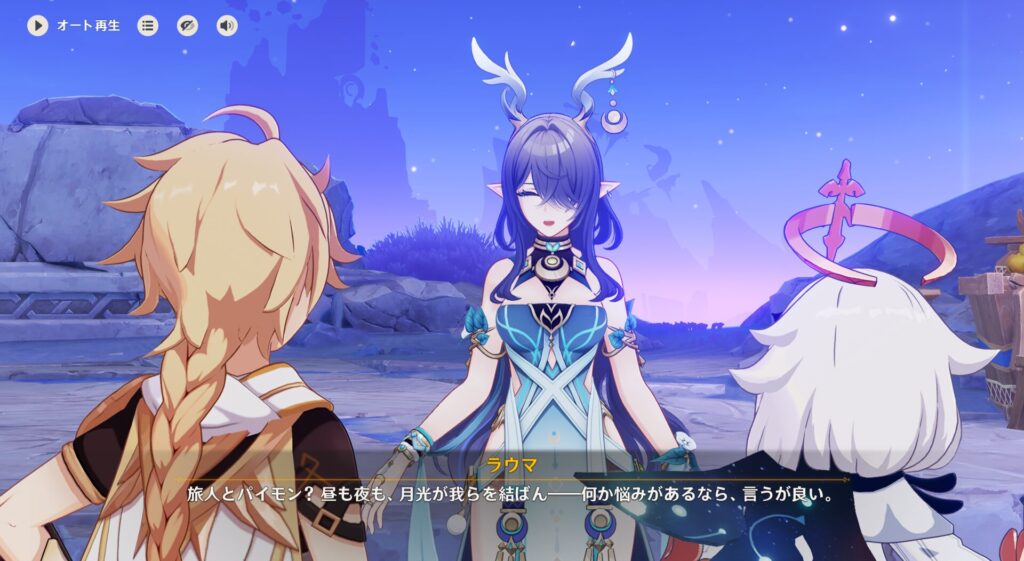The width and height of the screenshot is (1024, 561).
Task: Toggle the voice audio speaker icon
Action: [227, 26]
